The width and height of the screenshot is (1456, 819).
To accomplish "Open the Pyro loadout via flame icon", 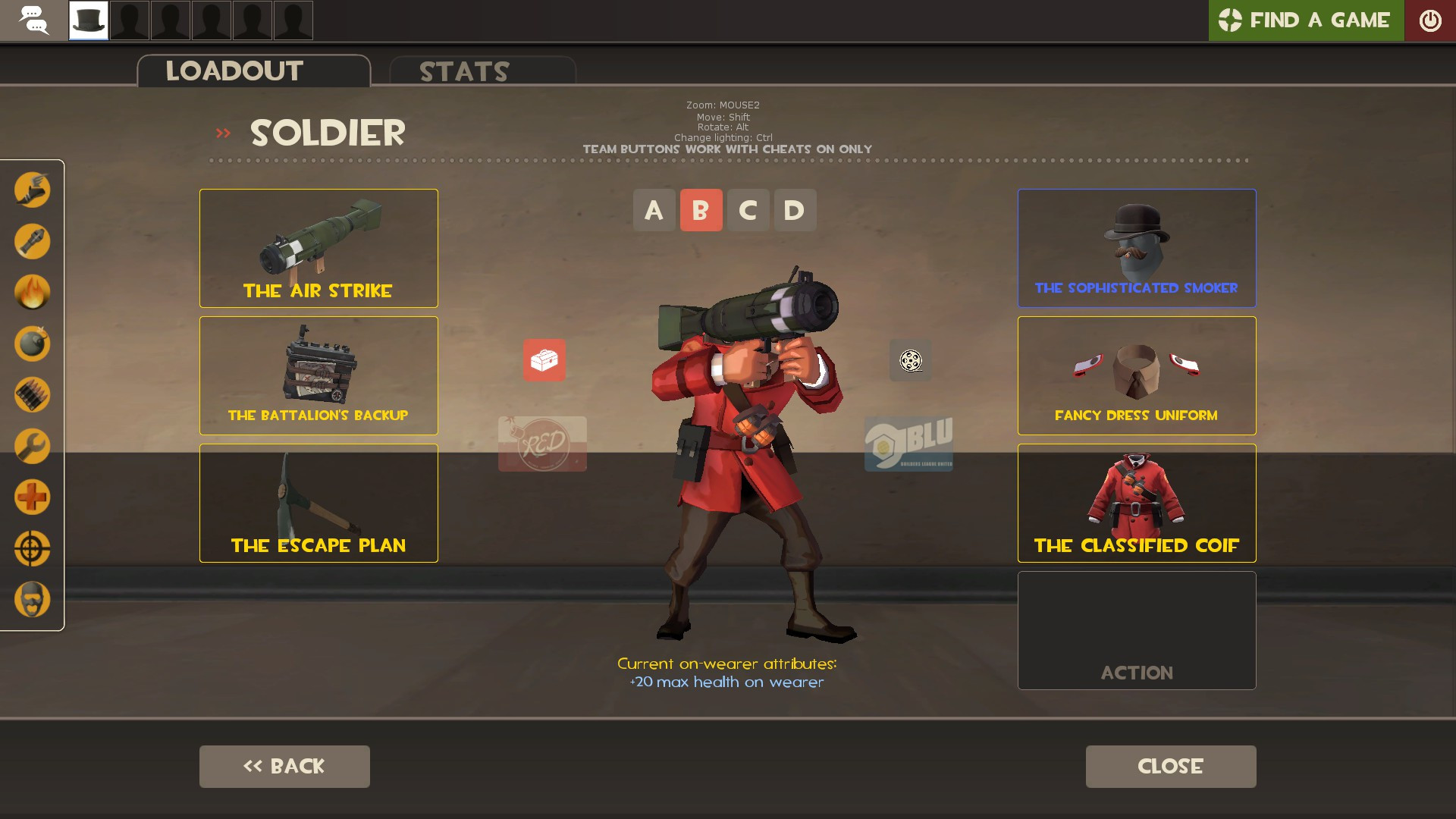I will pyautogui.click(x=32, y=292).
